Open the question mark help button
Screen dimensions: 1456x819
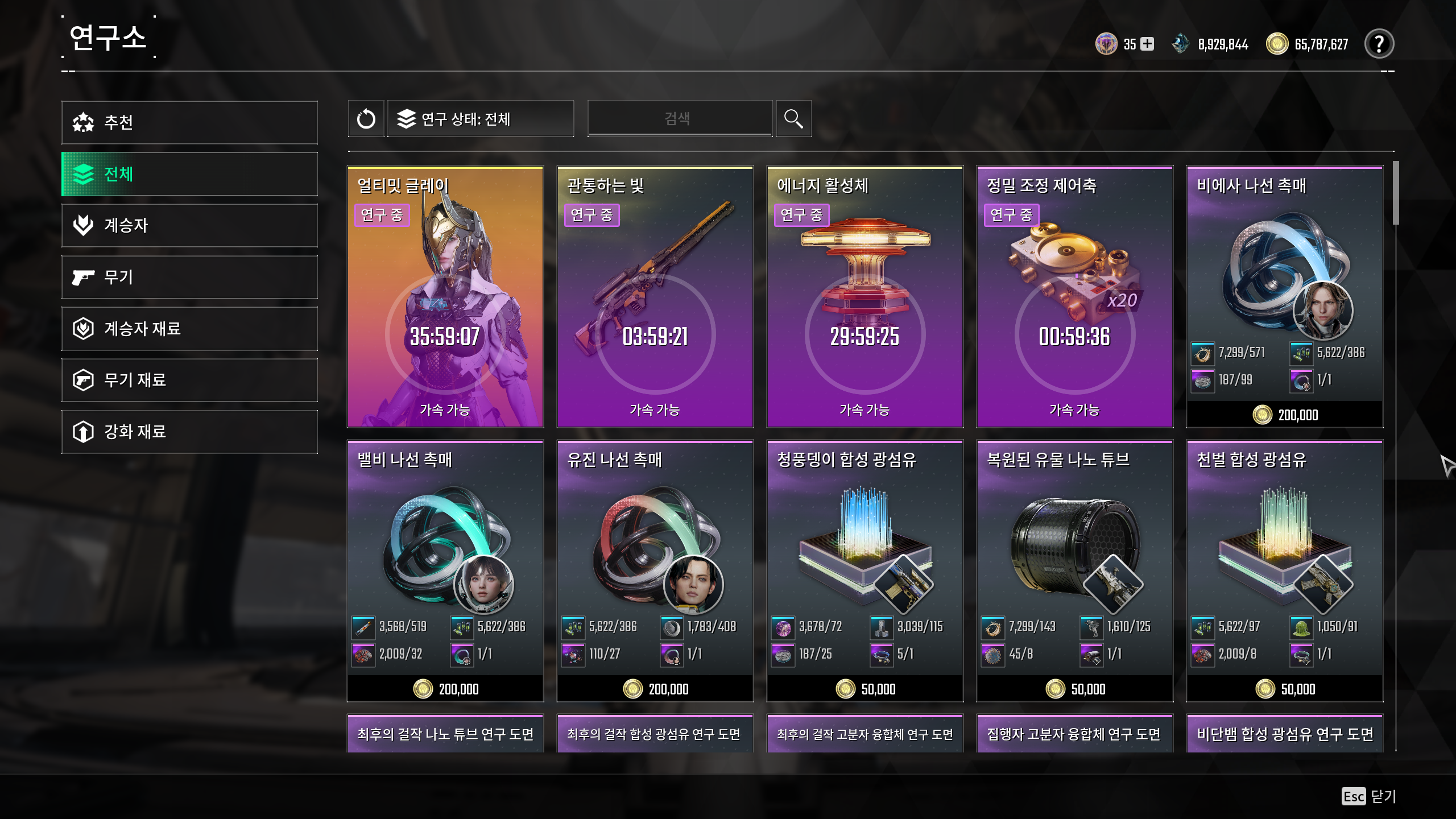coord(1379,44)
